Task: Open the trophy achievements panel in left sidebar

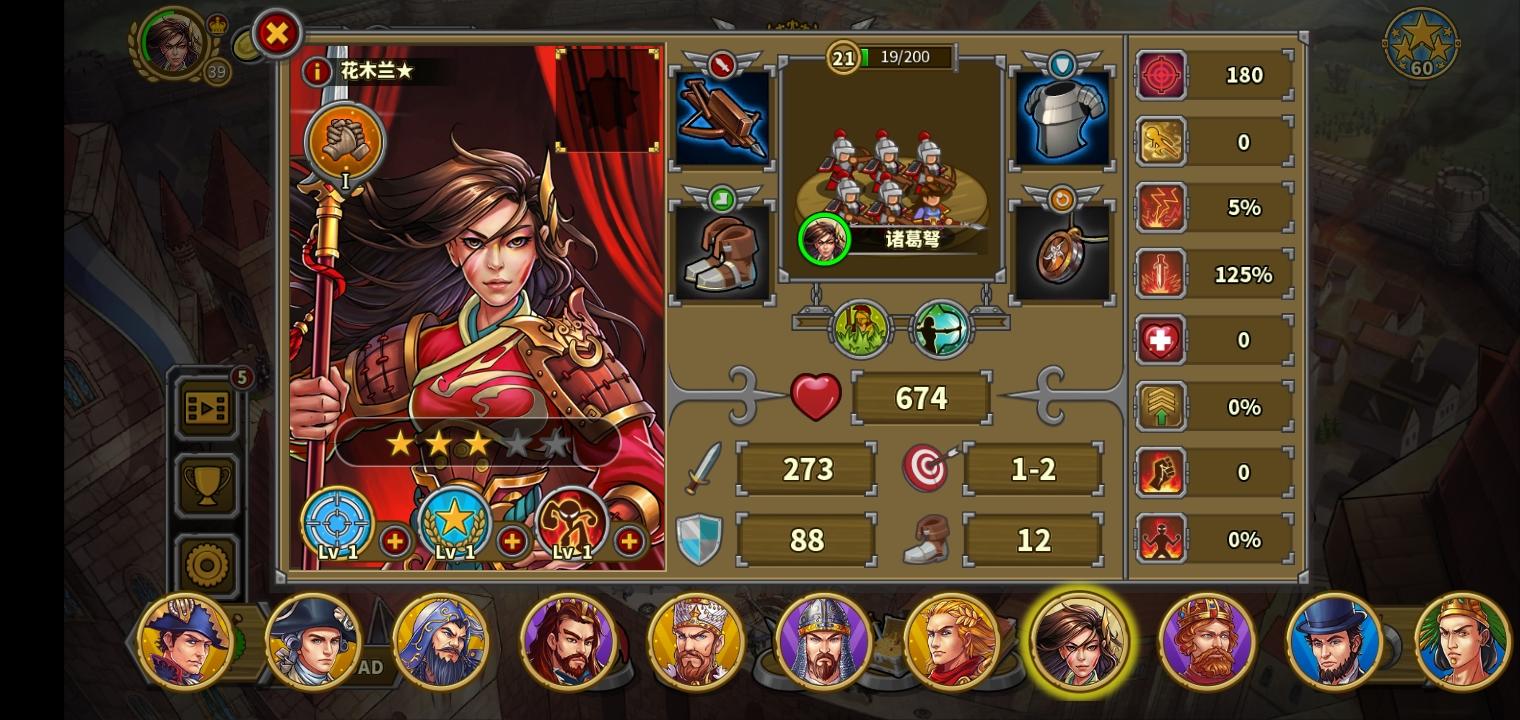Action: point(207,487)
